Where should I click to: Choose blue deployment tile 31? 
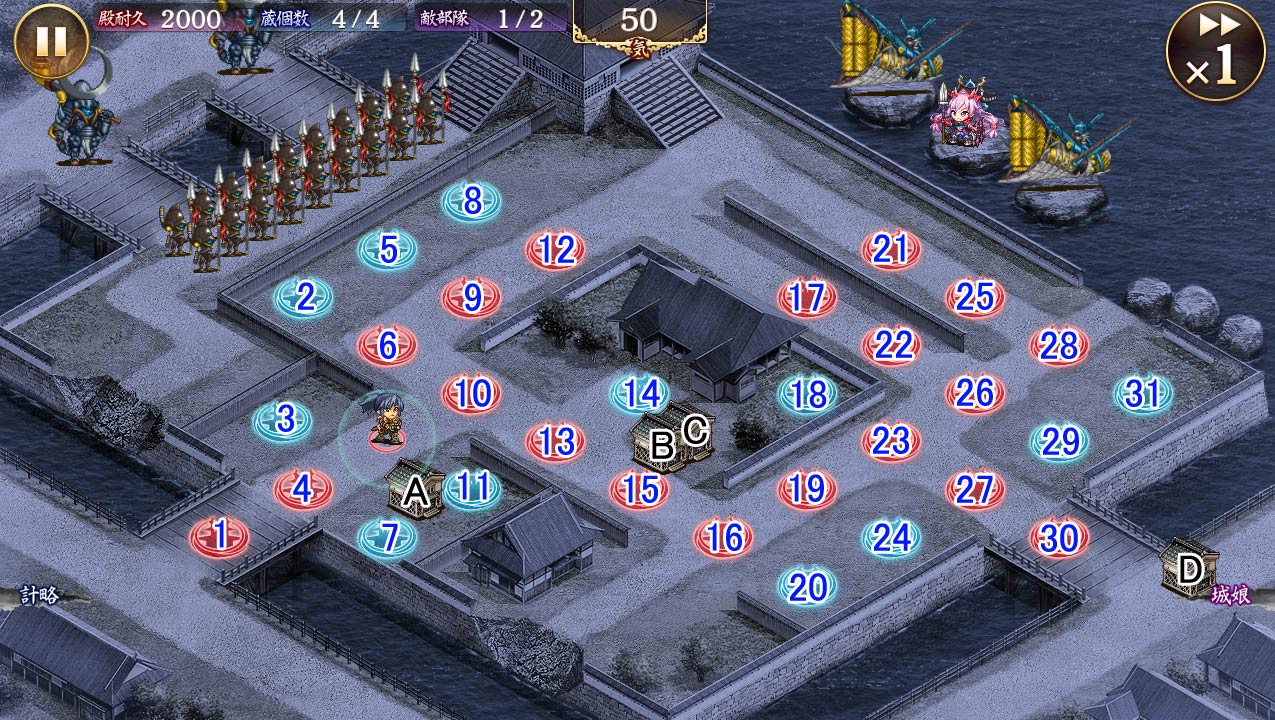[1143, 394]
